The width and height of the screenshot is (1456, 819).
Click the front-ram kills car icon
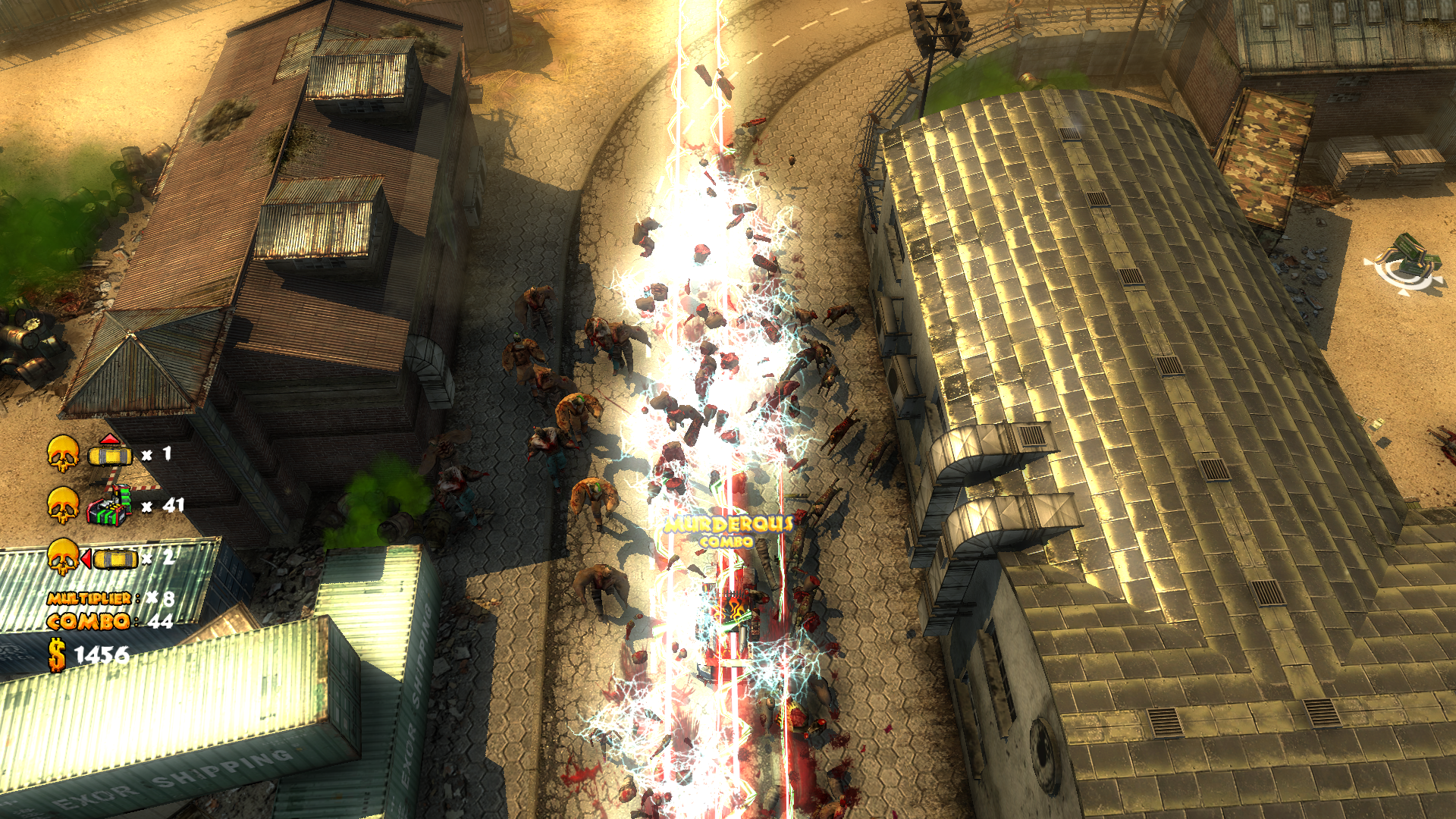[x=110, y=453]
